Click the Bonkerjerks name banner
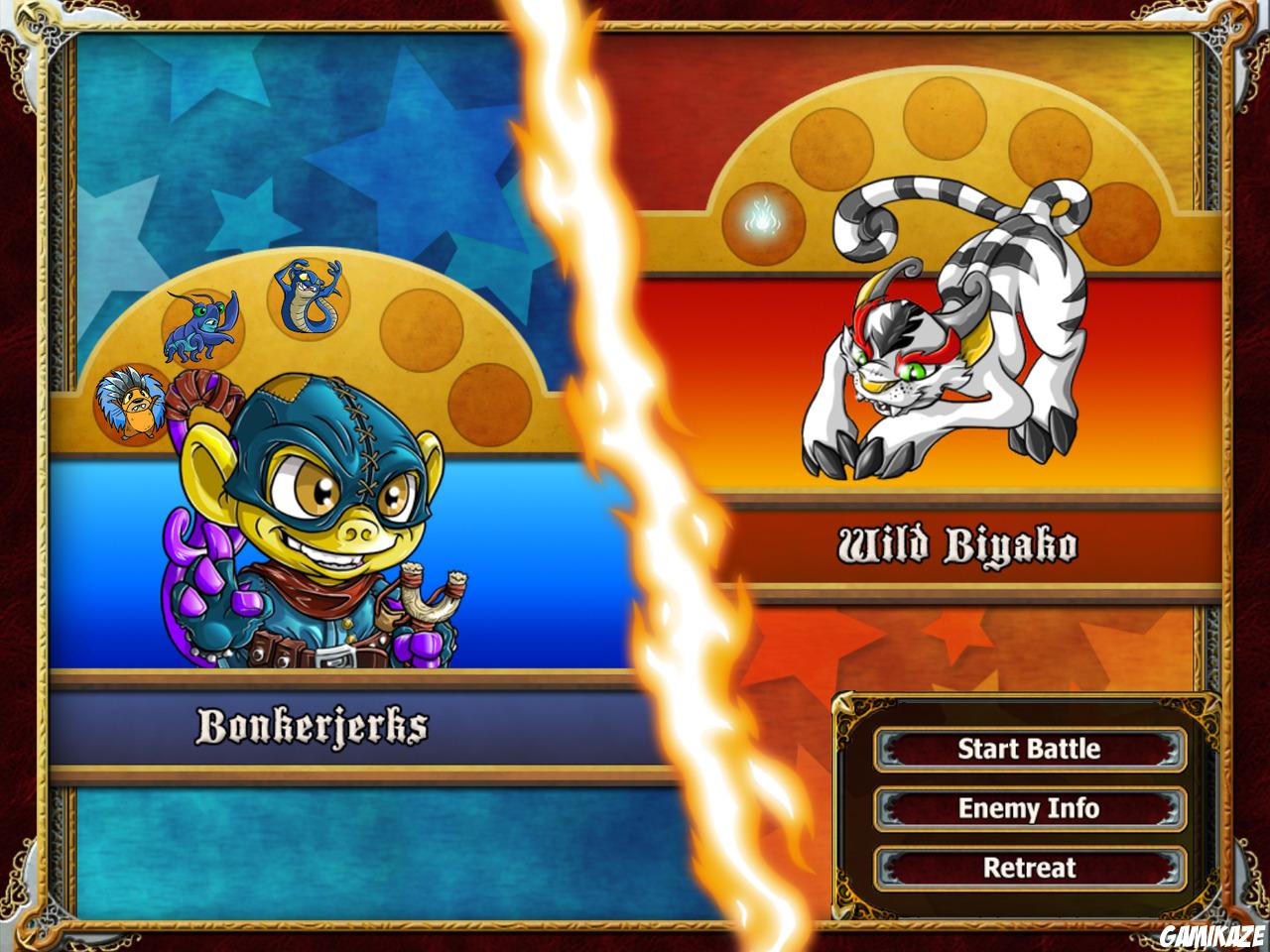This screenshot has width=1270, height=952. coord(313,724)
